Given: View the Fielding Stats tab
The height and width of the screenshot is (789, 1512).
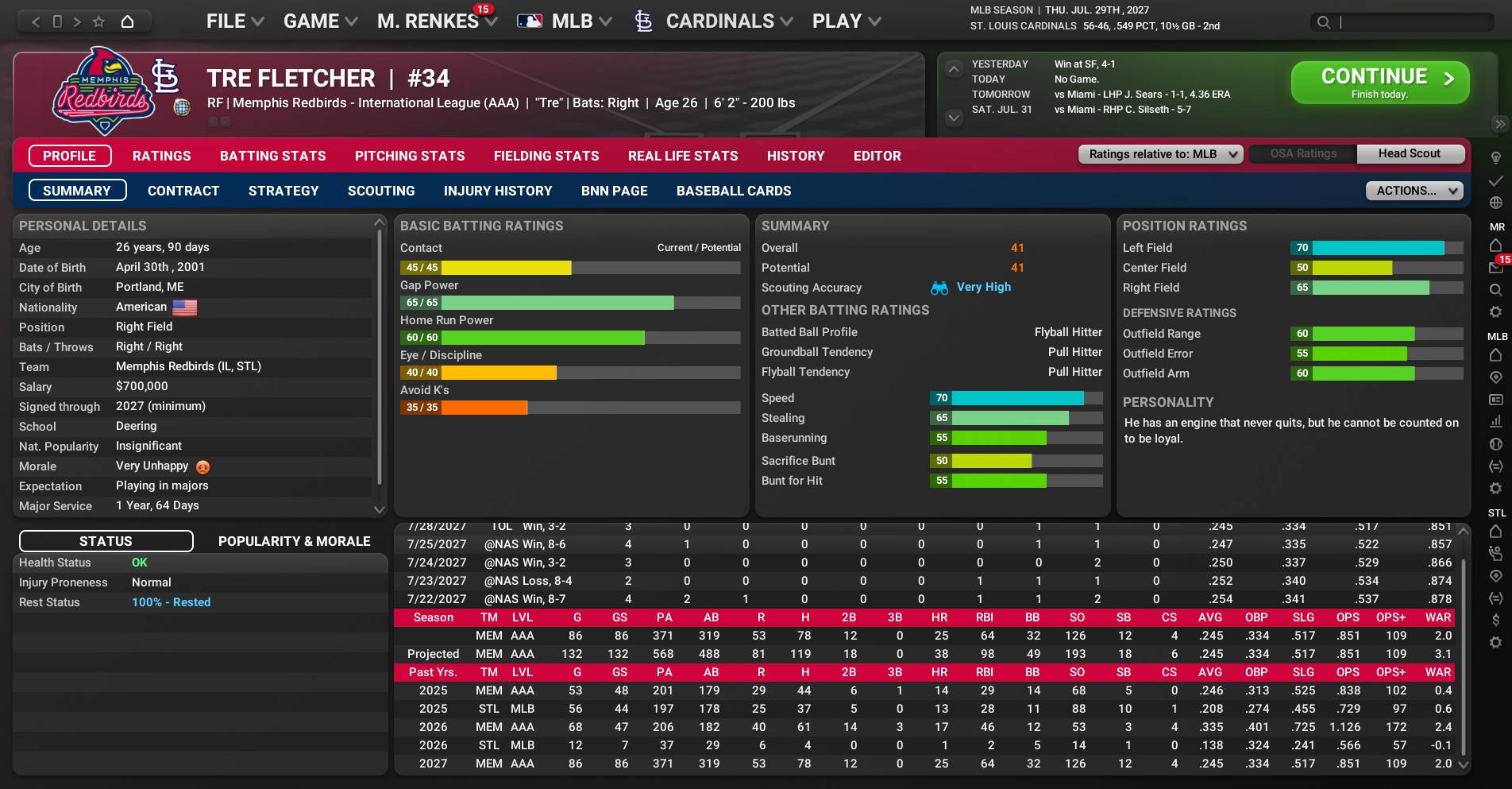Looking at the screenshot, I should pyautogui.click(x=546, y=156).
